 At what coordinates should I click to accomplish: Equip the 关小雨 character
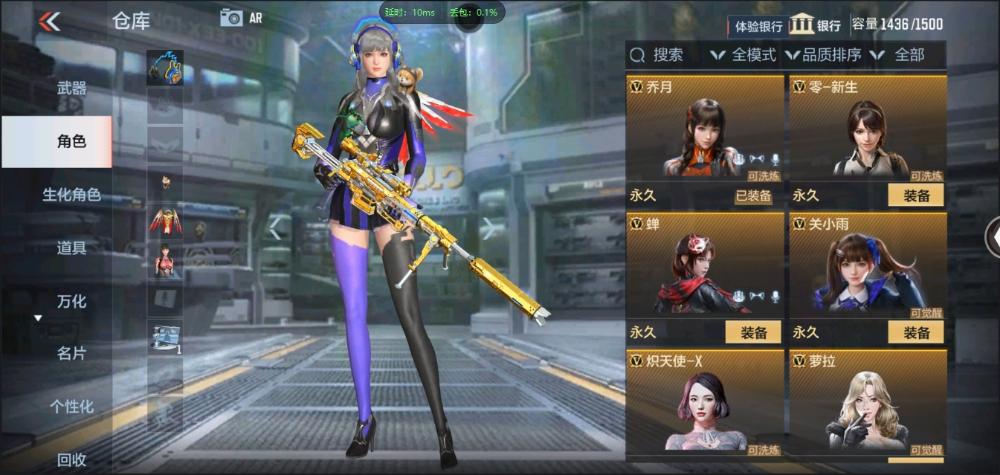click(x=915, y=333)
